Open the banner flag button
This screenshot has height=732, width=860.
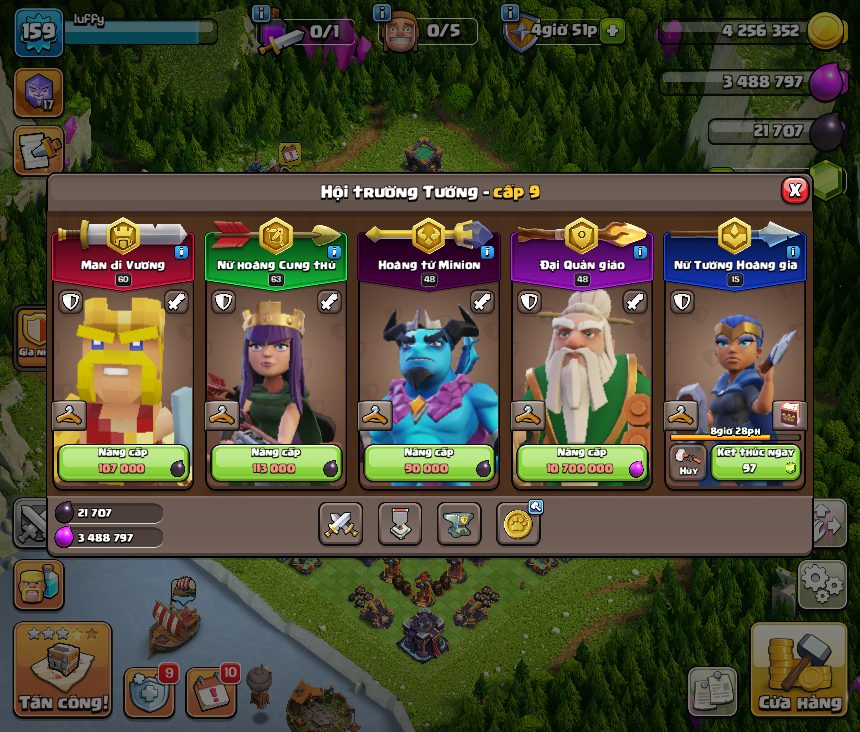399,523
